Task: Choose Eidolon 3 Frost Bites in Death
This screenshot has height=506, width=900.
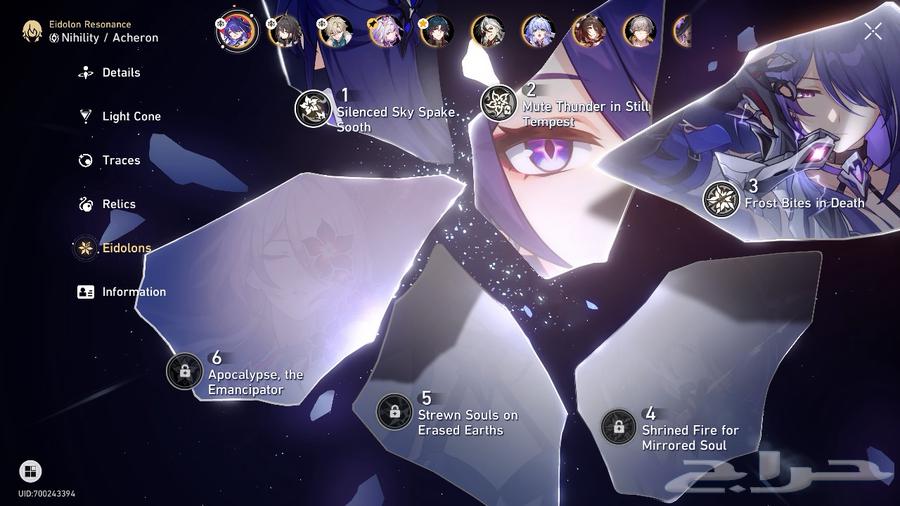Action: coord(721,199)
